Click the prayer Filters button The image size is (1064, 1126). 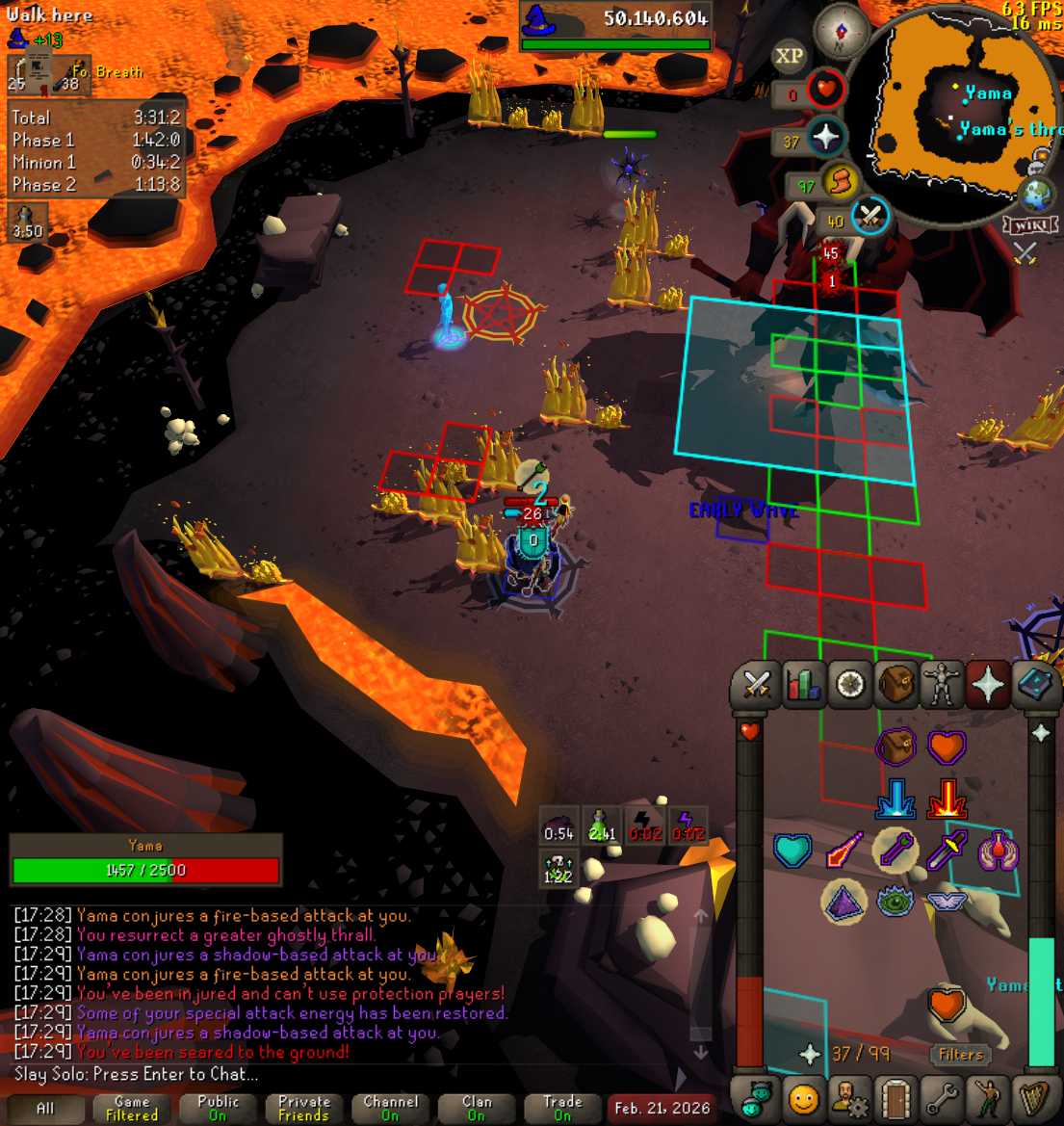click(960, 1055)
